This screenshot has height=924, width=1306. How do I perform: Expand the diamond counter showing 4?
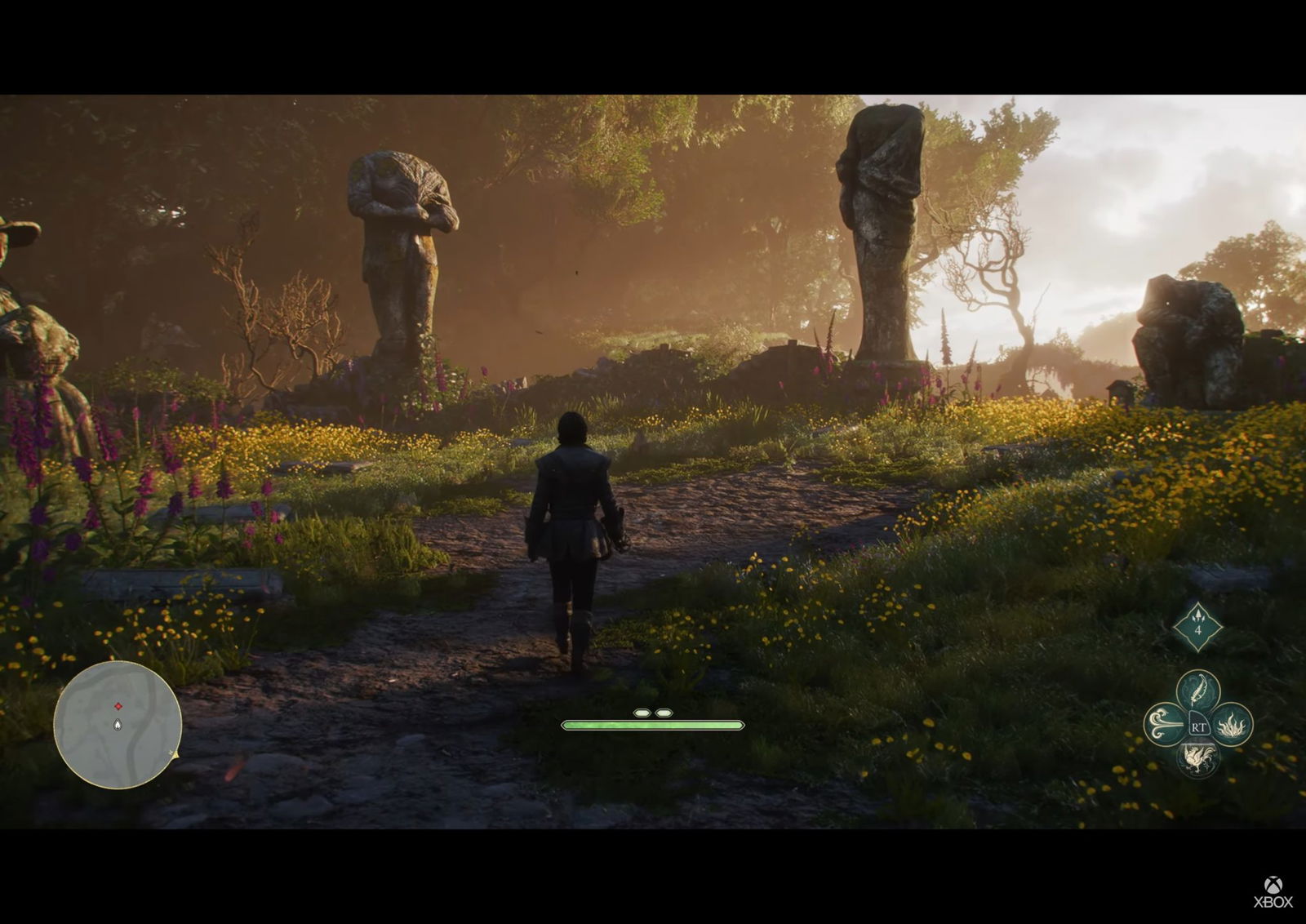coord(1198,627)
